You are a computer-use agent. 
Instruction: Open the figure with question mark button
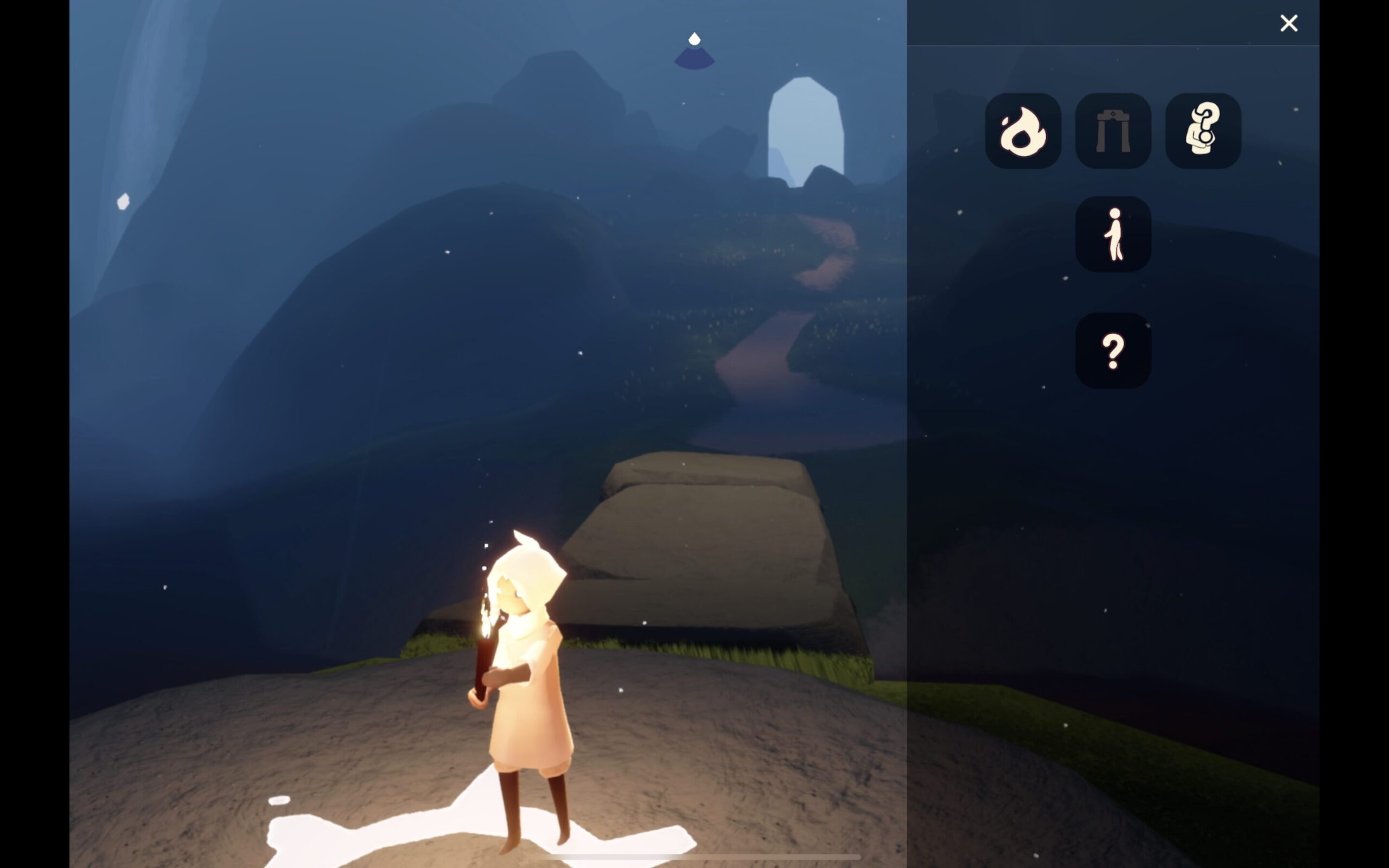coord(1203,131)
